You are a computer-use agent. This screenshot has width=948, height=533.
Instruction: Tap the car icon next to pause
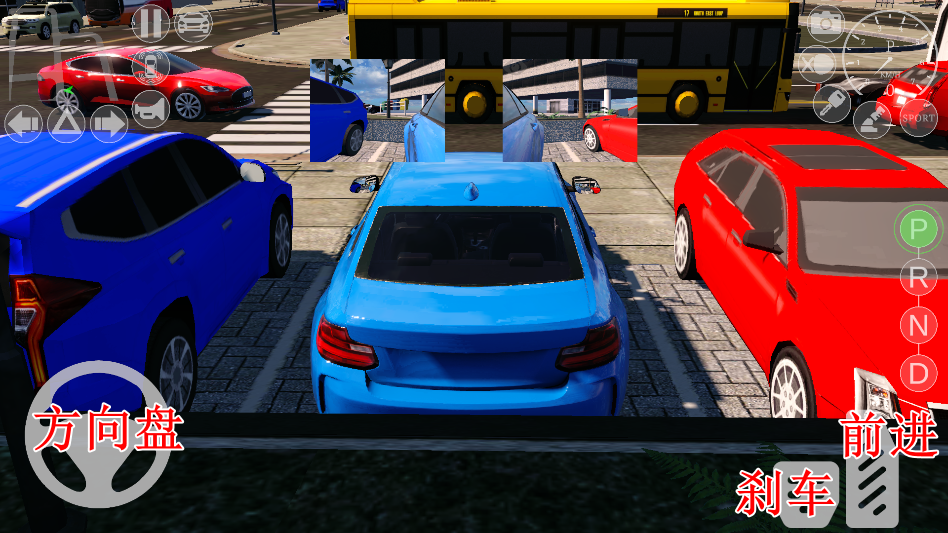click(193, 22)
